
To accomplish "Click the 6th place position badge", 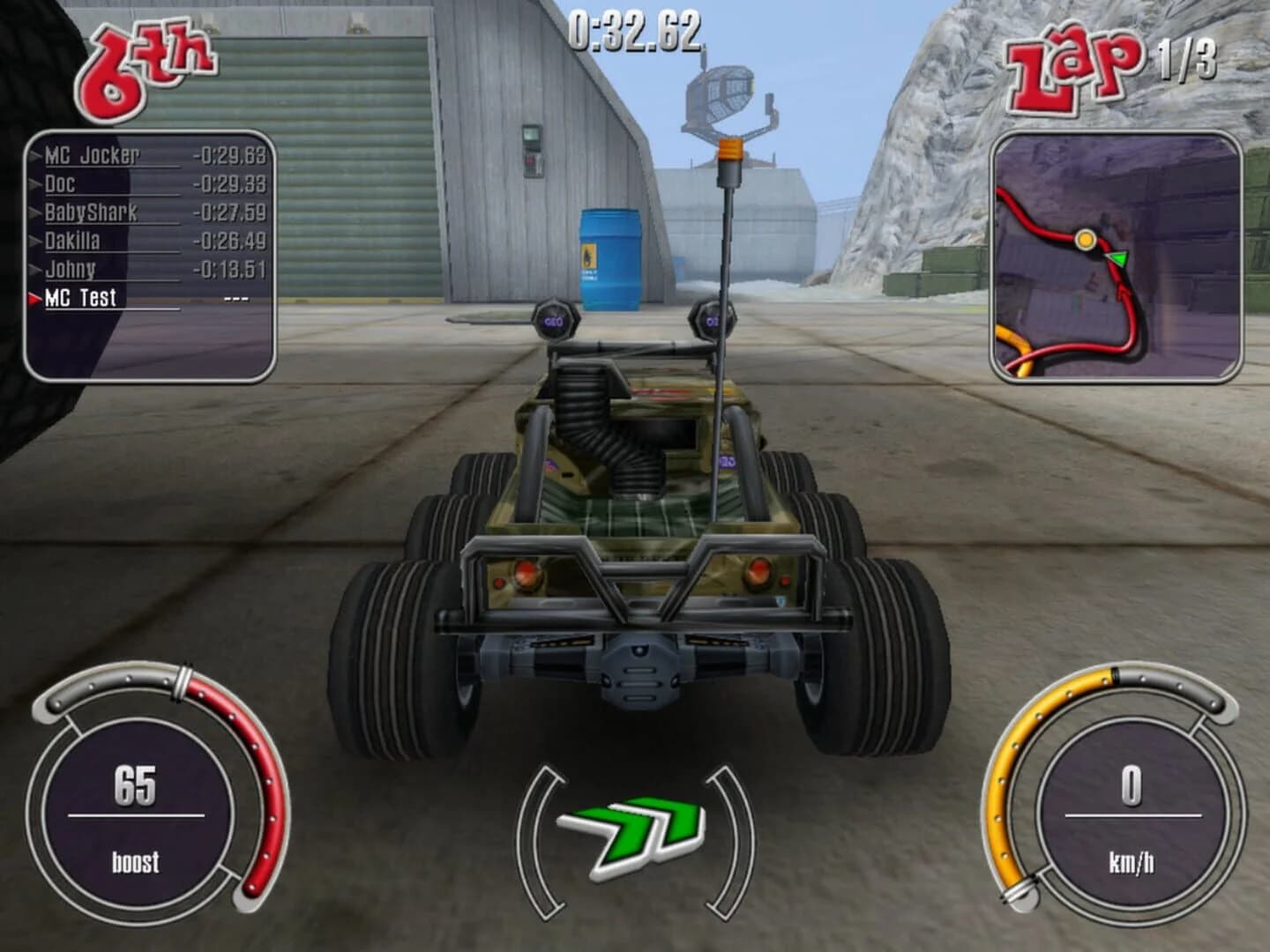I will (x=146, y=66).
